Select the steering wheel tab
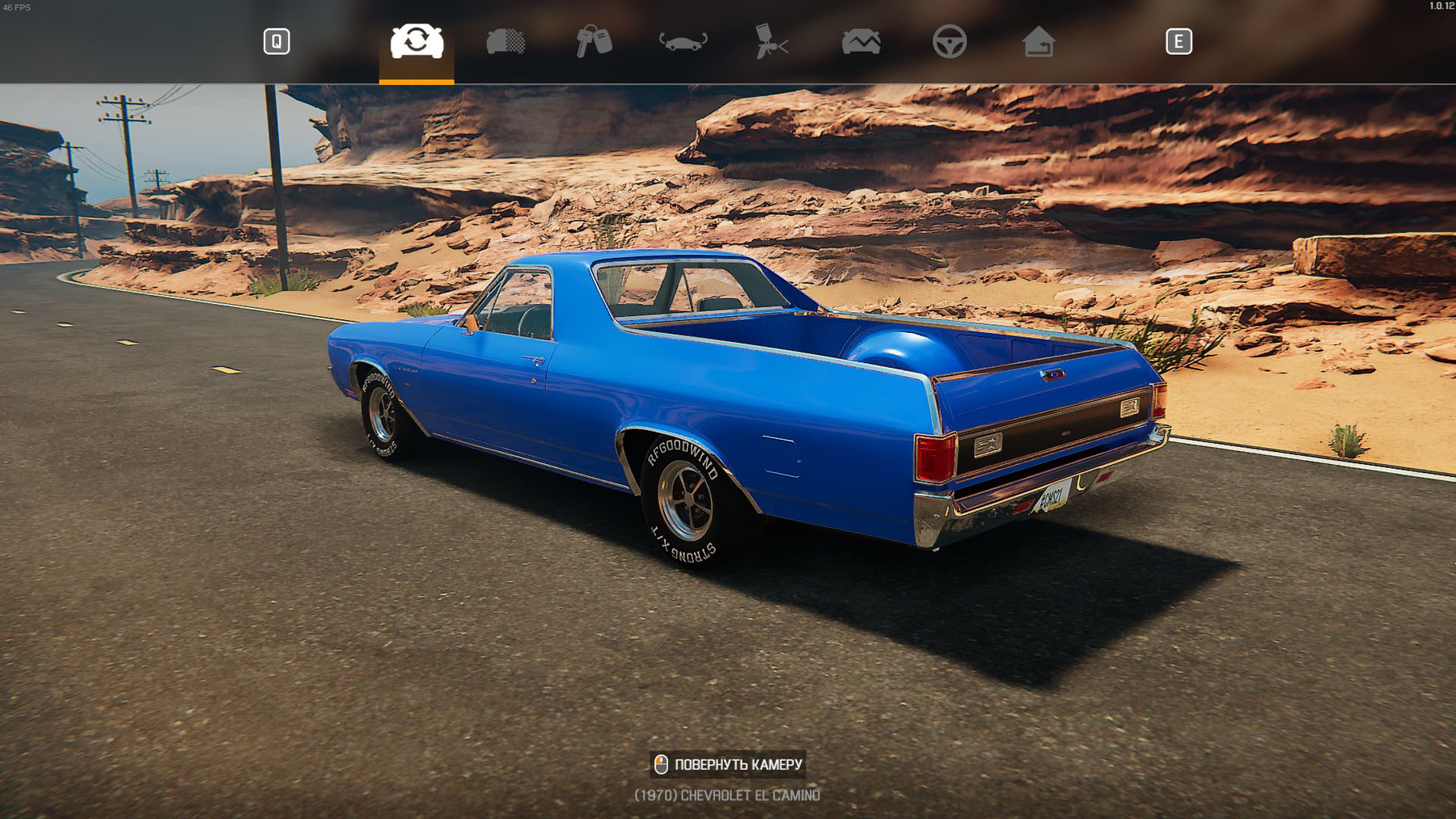Image resolution: width=1456 pixels, height=819 pixels. pos(949,41)
